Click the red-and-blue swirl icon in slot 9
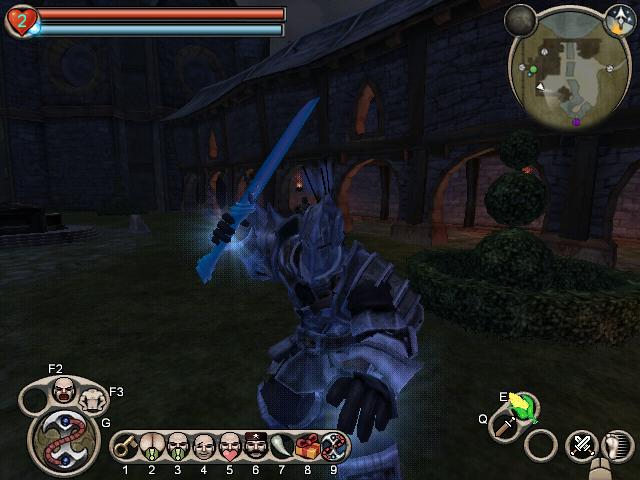The height and width of the screenshot is (480, 640). (x=334, y=445)
